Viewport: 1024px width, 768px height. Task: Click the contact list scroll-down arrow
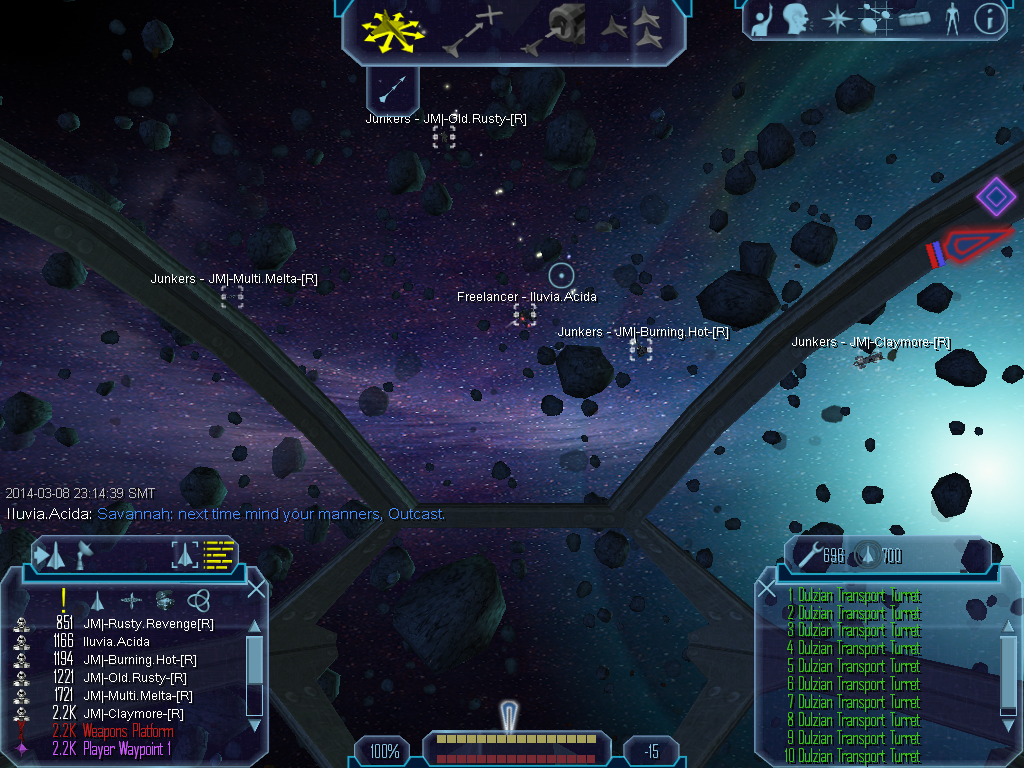[x=254, y=725]
